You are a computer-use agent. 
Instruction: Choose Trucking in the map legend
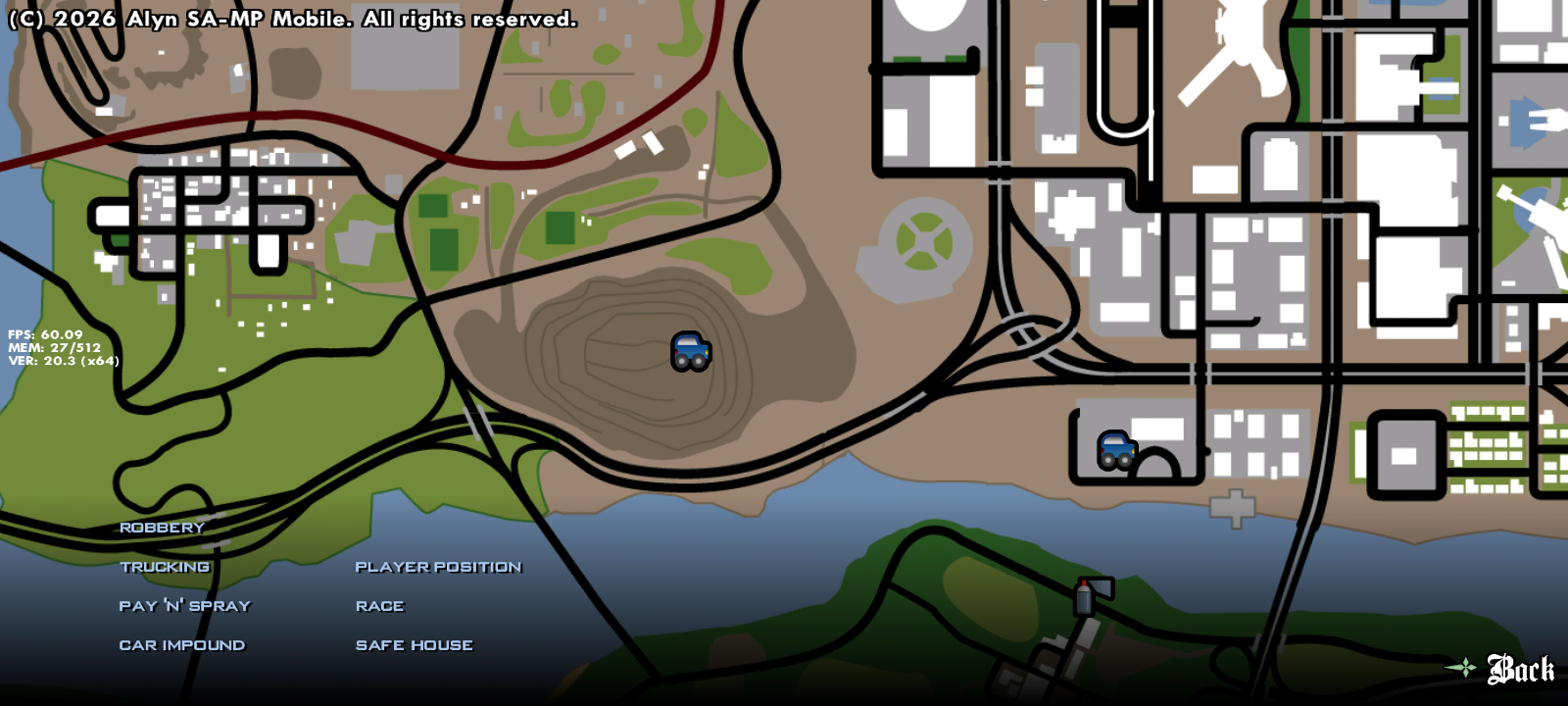click(165, 567)
